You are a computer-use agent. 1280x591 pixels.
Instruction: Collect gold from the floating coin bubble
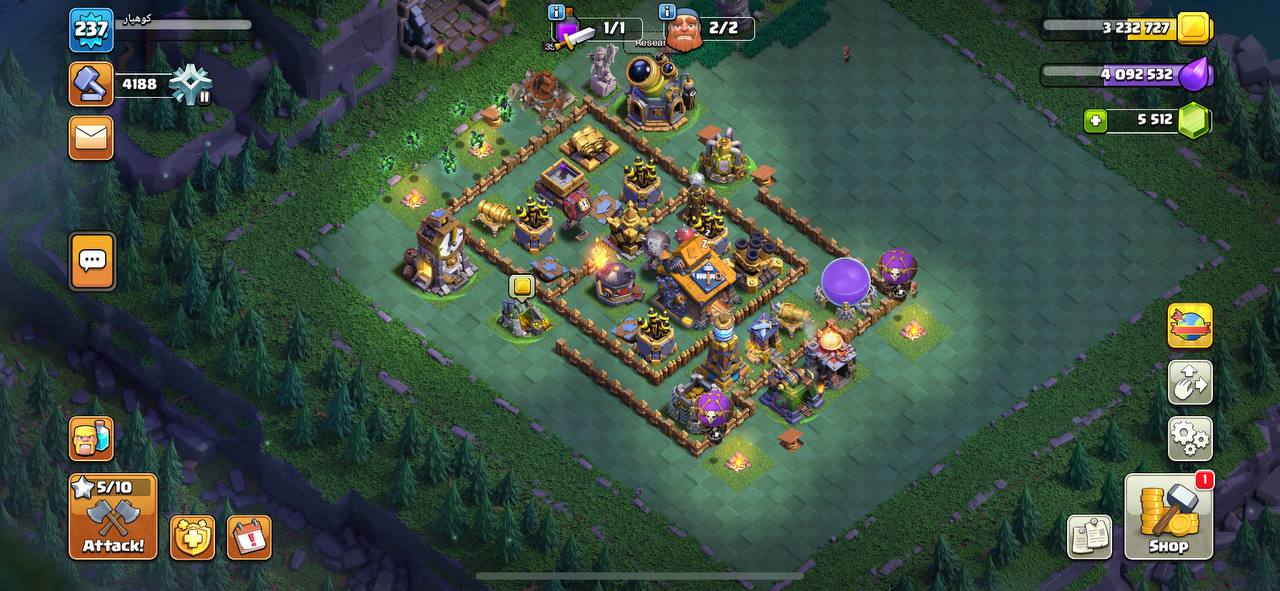click(x=521, y=287)
